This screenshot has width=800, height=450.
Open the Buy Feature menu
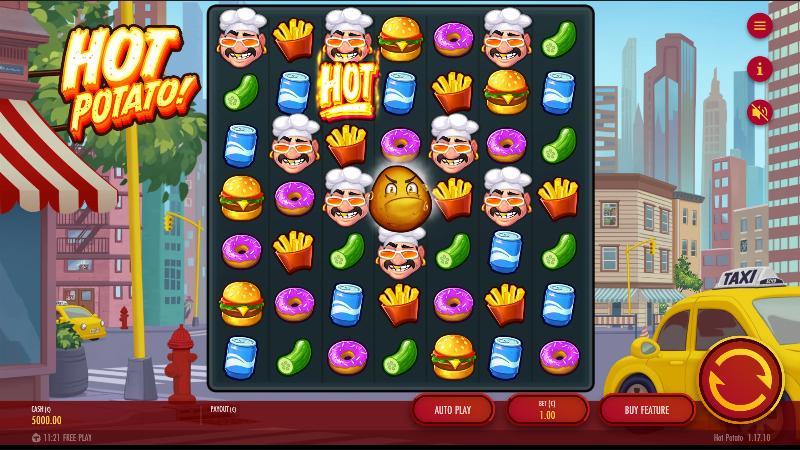[646, 409]
